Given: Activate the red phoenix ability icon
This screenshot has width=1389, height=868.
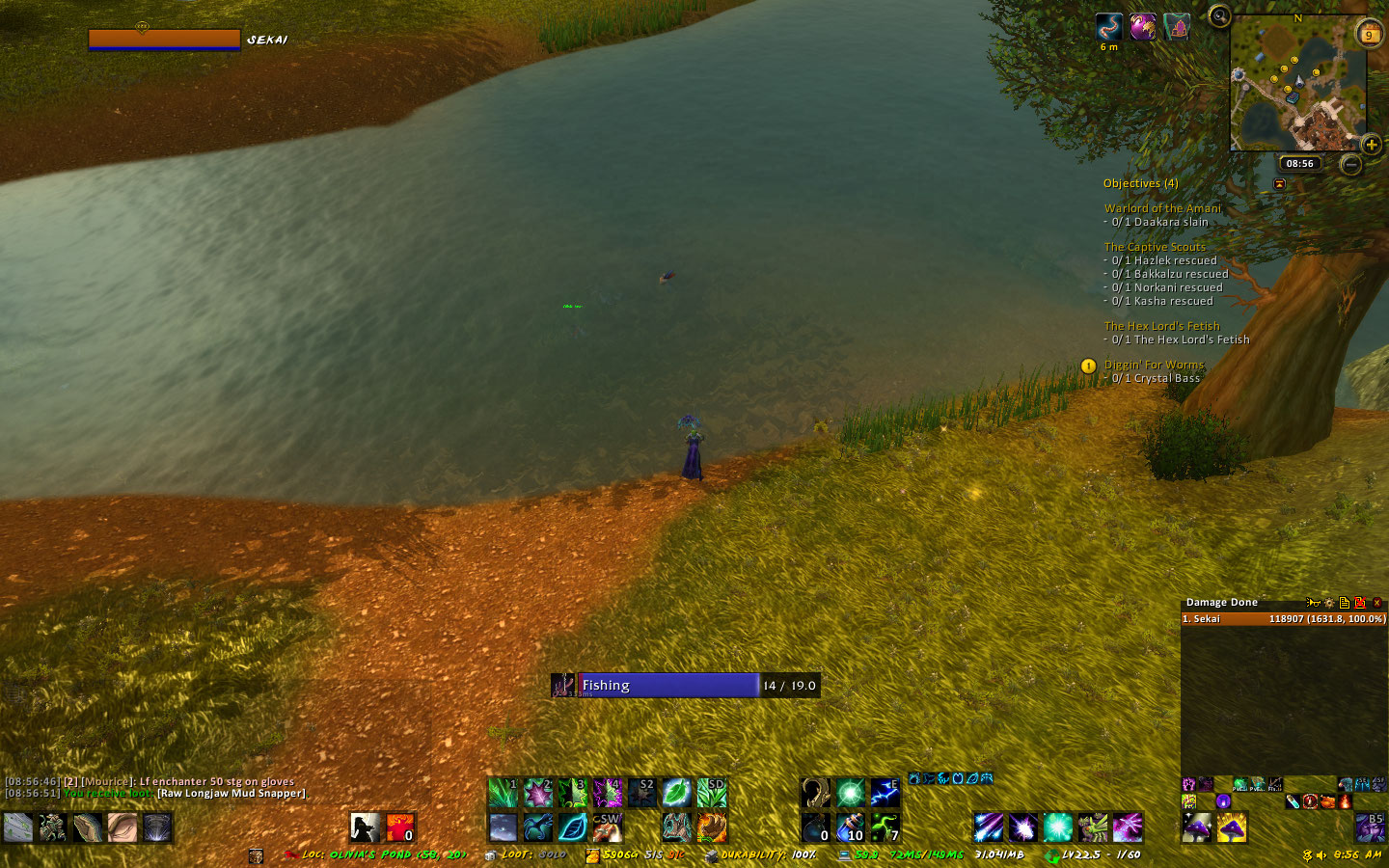Looking at the screenshot, I should pos(399,827).
